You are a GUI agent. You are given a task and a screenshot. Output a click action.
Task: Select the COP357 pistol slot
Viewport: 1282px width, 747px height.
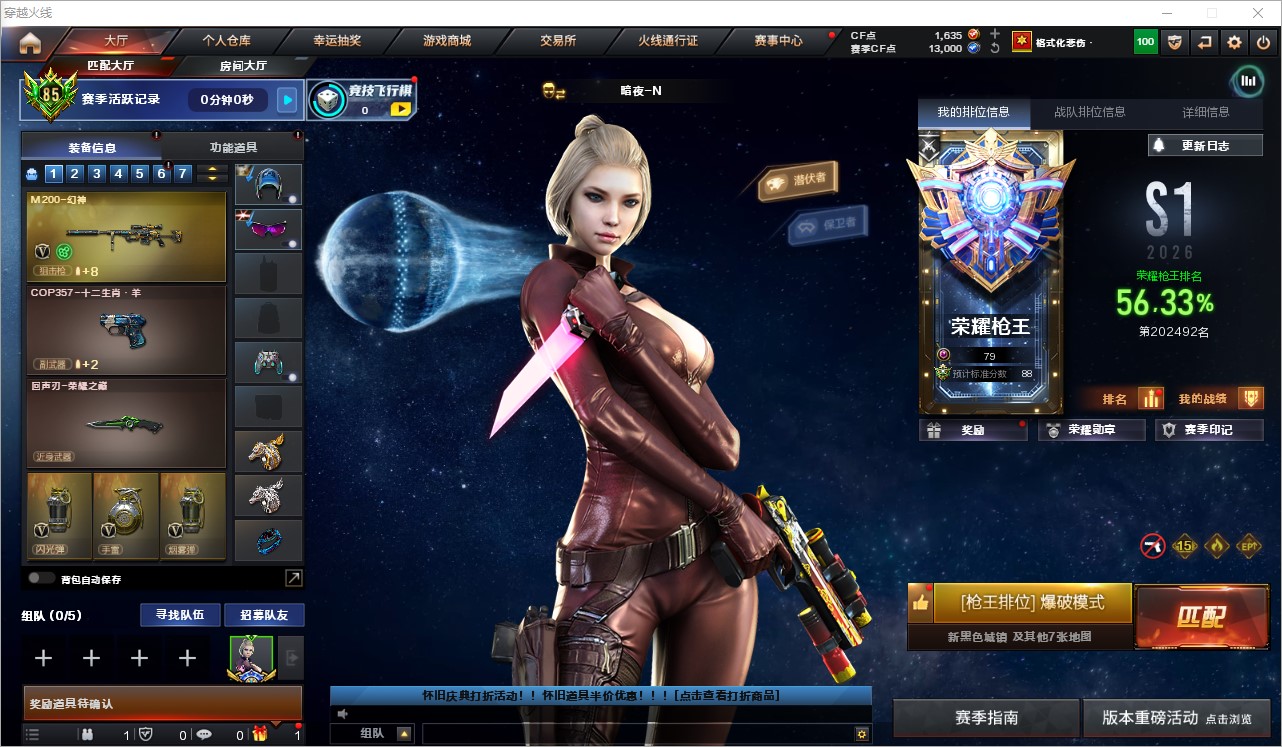126,330
